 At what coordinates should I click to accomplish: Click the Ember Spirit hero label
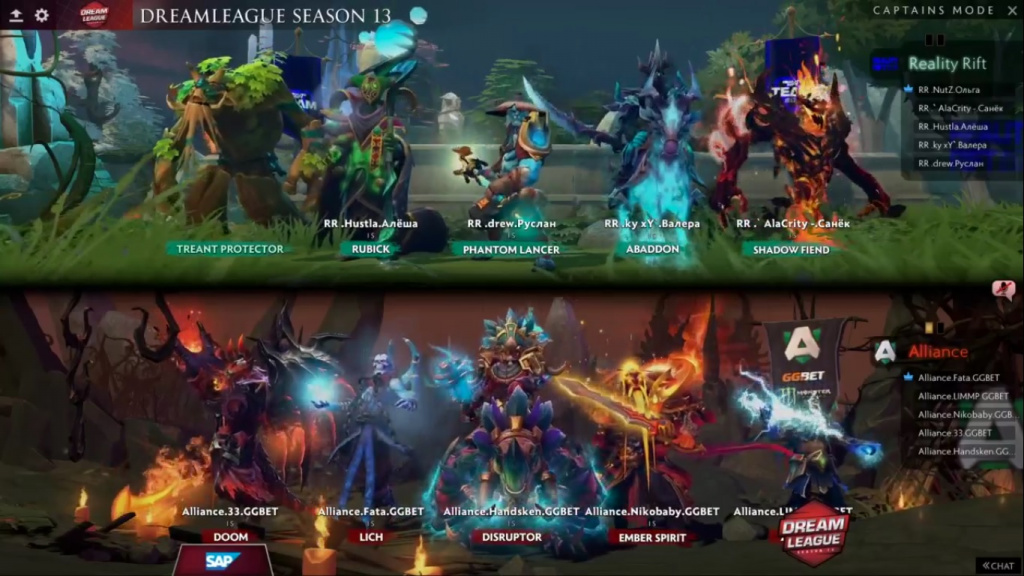651,537
